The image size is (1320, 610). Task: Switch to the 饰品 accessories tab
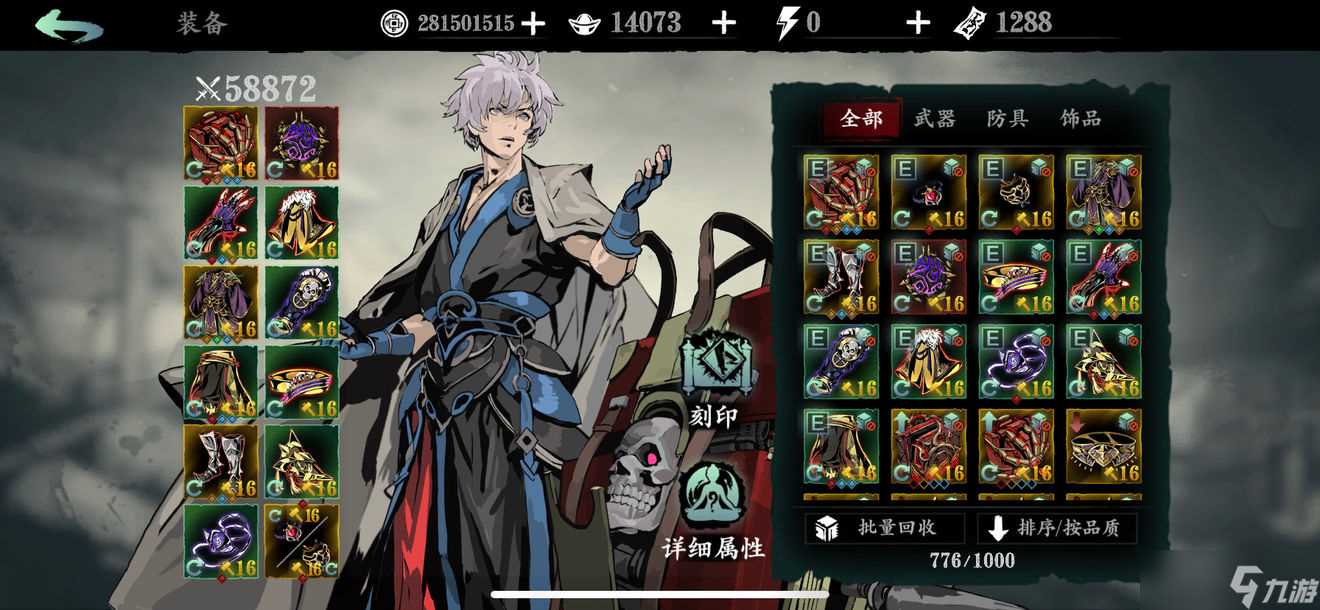[1080, 119]
